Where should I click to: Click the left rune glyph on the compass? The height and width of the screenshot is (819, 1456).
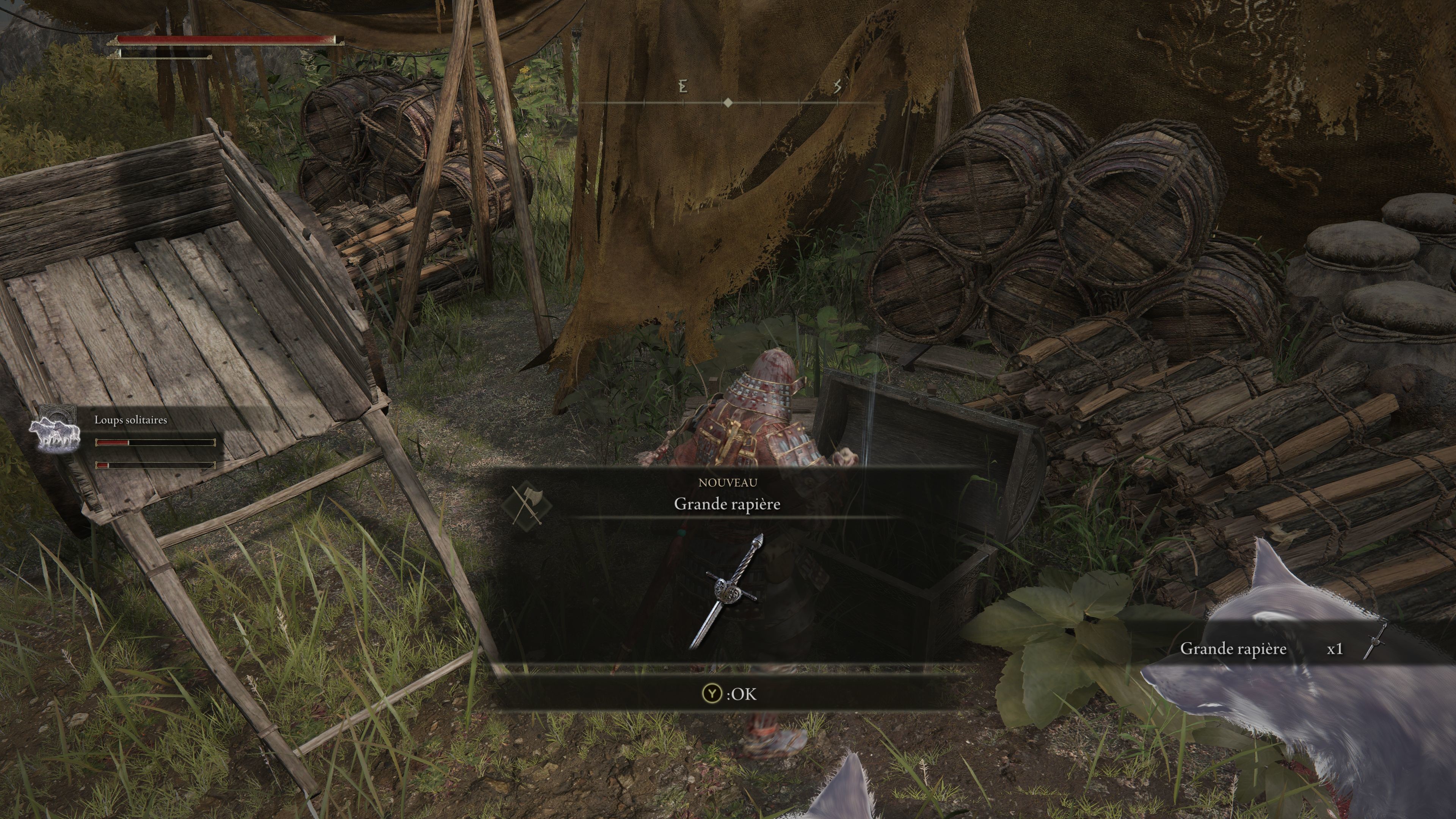684,86
